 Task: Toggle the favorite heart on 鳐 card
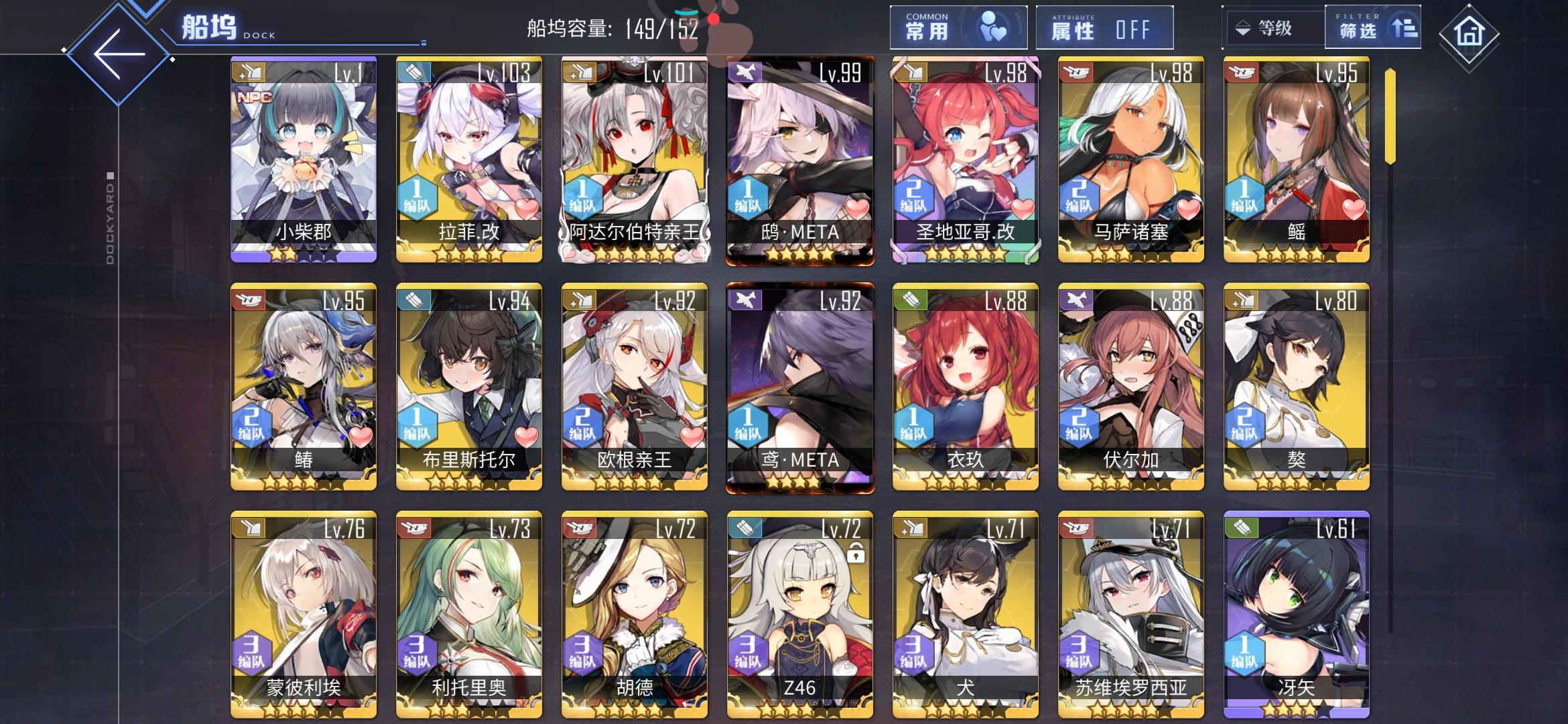click(1353, 208)
